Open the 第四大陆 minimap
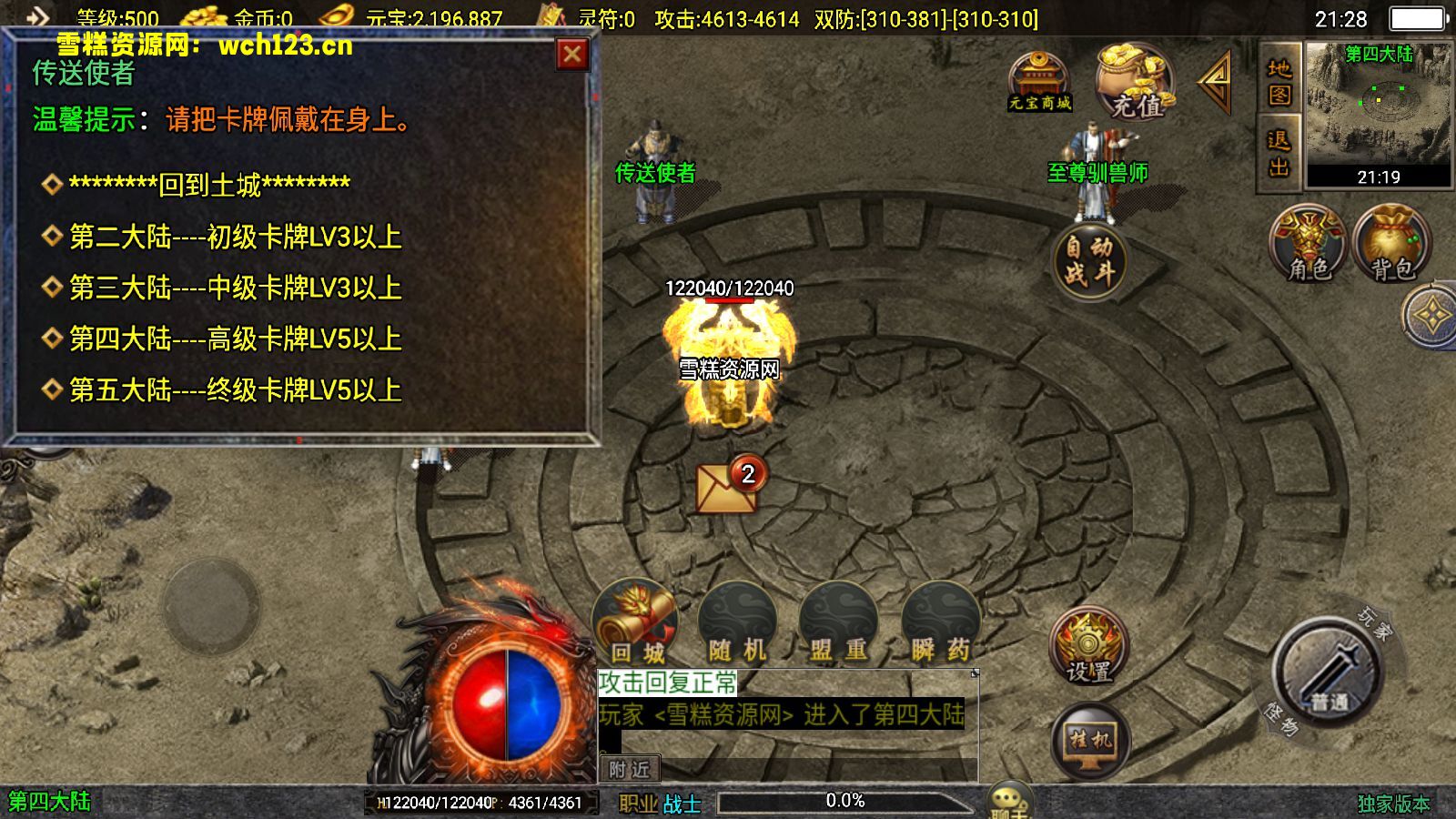 (1379, 114)
